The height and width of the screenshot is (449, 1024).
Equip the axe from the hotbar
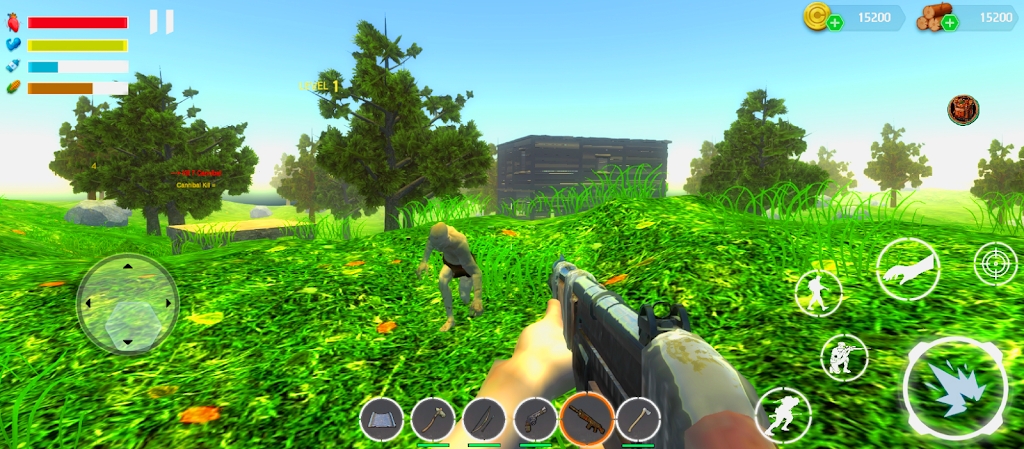(638, 419)
